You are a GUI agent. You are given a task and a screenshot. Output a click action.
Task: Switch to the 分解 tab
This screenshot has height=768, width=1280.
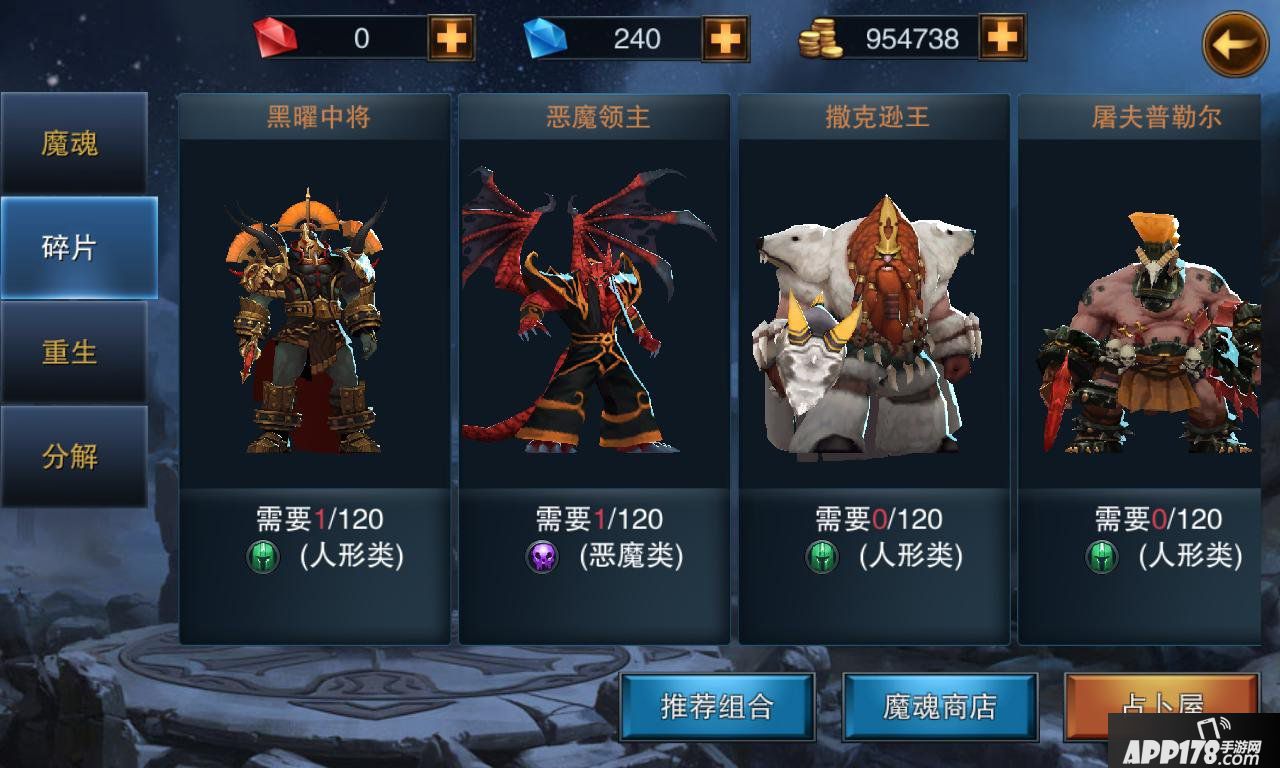[70, 453]
